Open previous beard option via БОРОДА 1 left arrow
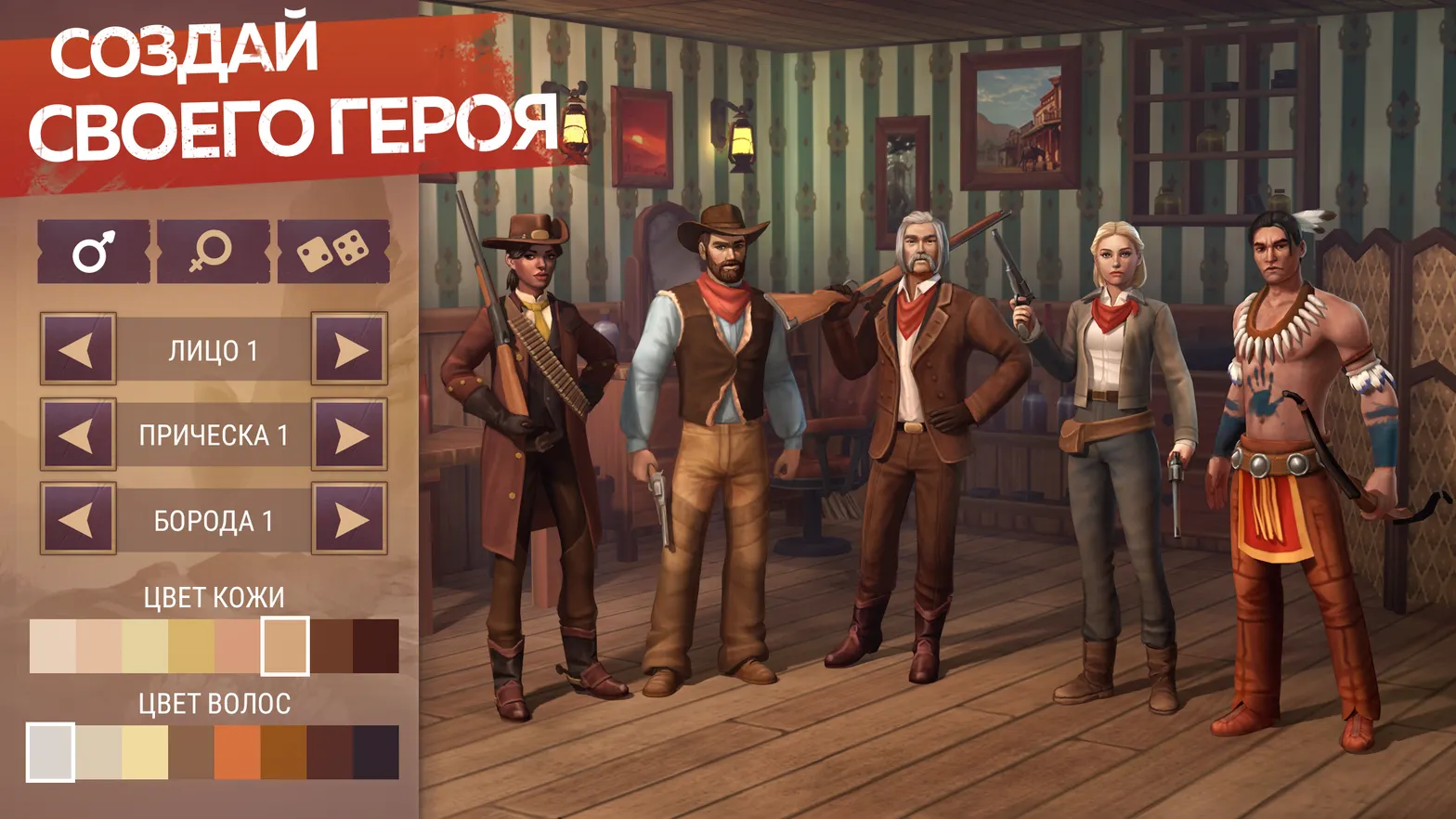The width and height of the screenshot is (1456, 819). point(77,520)
